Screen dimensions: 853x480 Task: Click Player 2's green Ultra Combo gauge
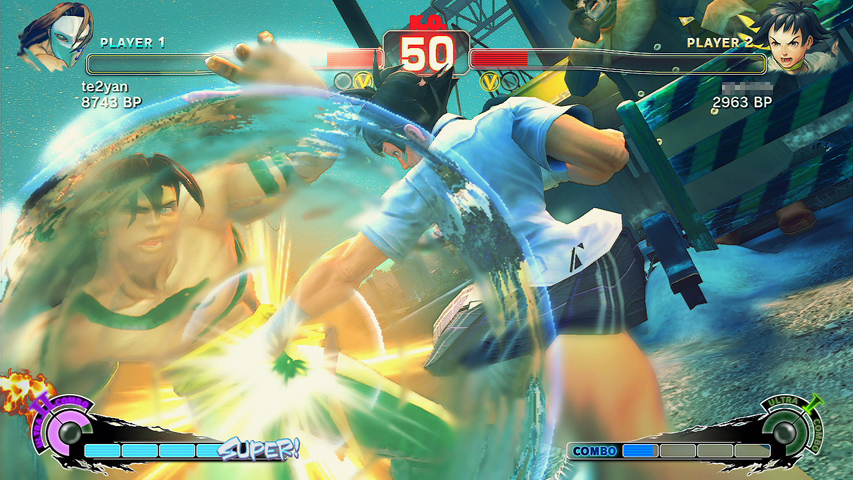click(x=784, y=432)
